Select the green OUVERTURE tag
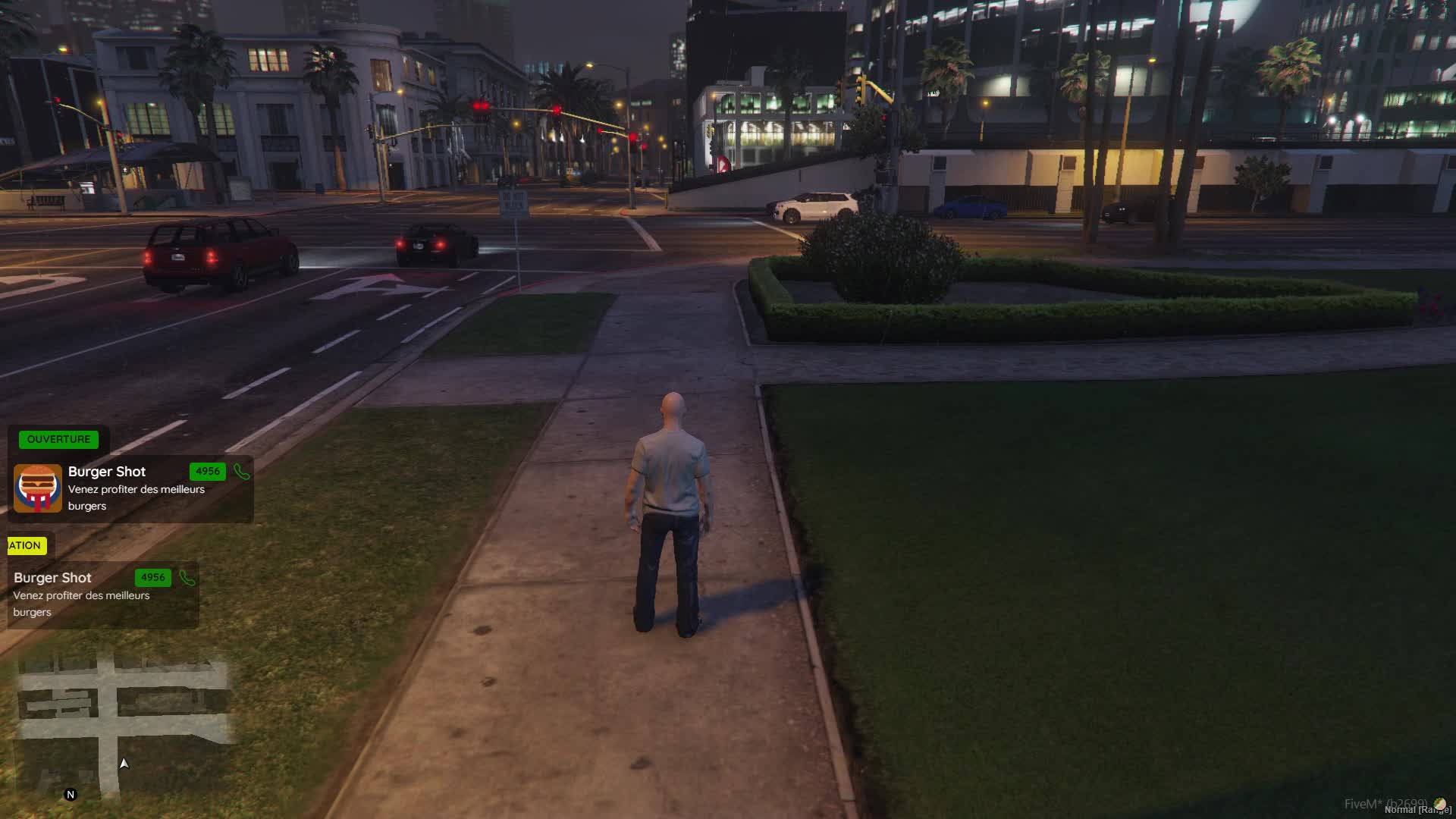The height and width of the screenshot is (819, 1456). click(58, 439)
